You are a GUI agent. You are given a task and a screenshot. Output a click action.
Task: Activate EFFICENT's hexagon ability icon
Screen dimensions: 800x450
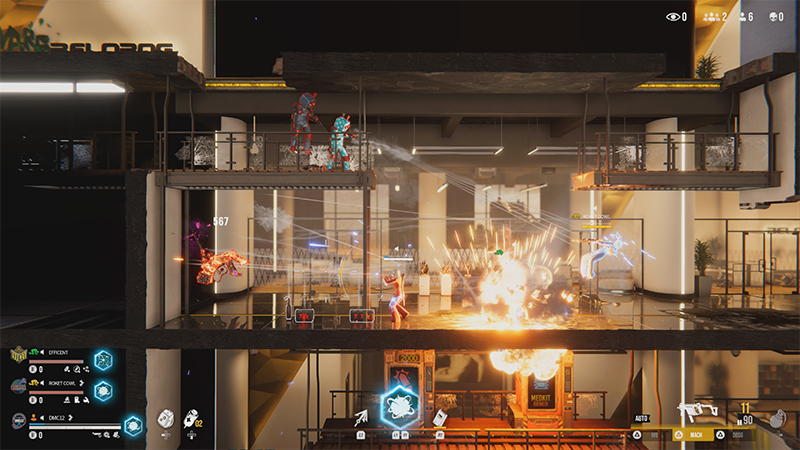(103, 360)
